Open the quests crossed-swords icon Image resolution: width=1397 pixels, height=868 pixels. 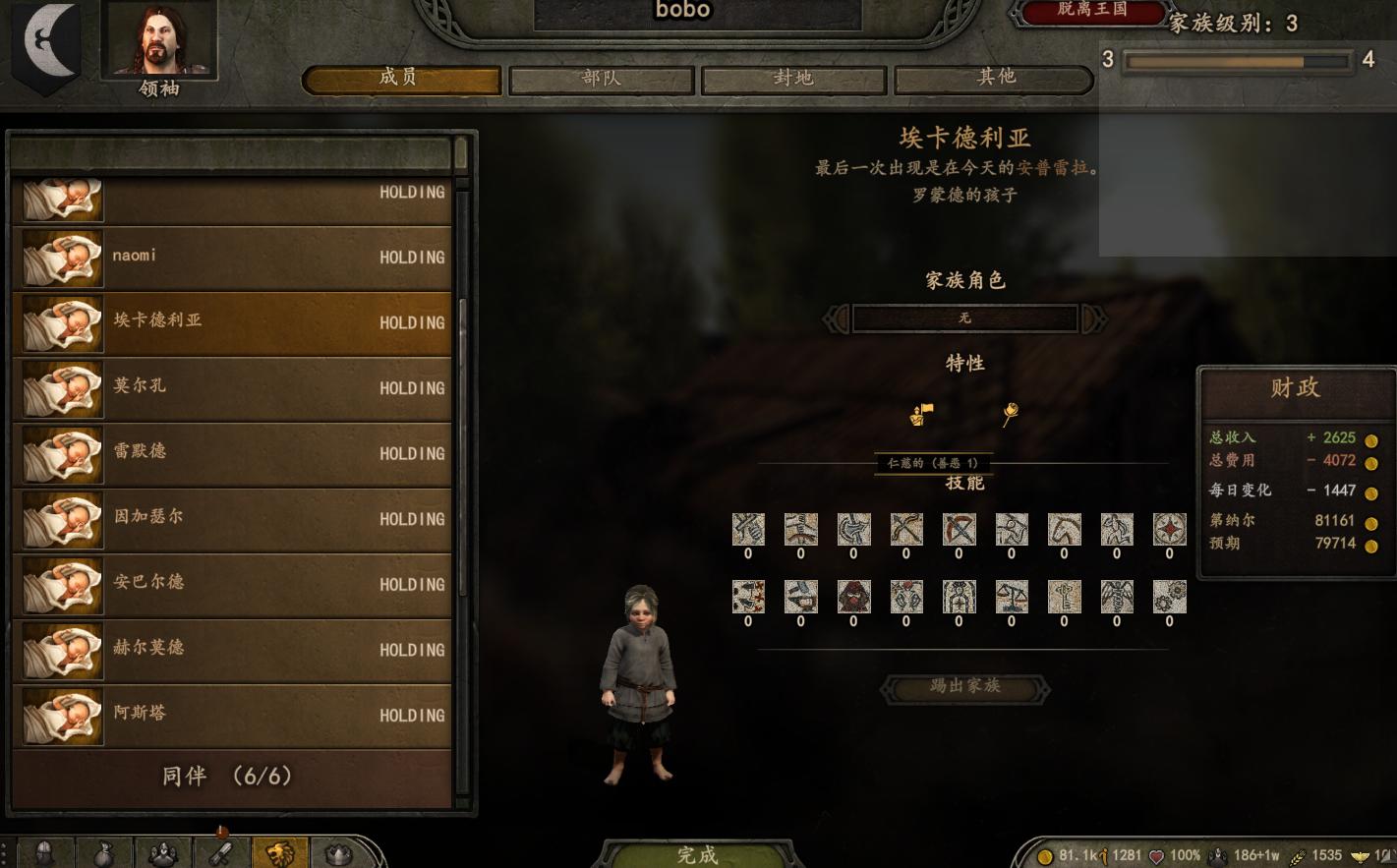tap(220, 853)
